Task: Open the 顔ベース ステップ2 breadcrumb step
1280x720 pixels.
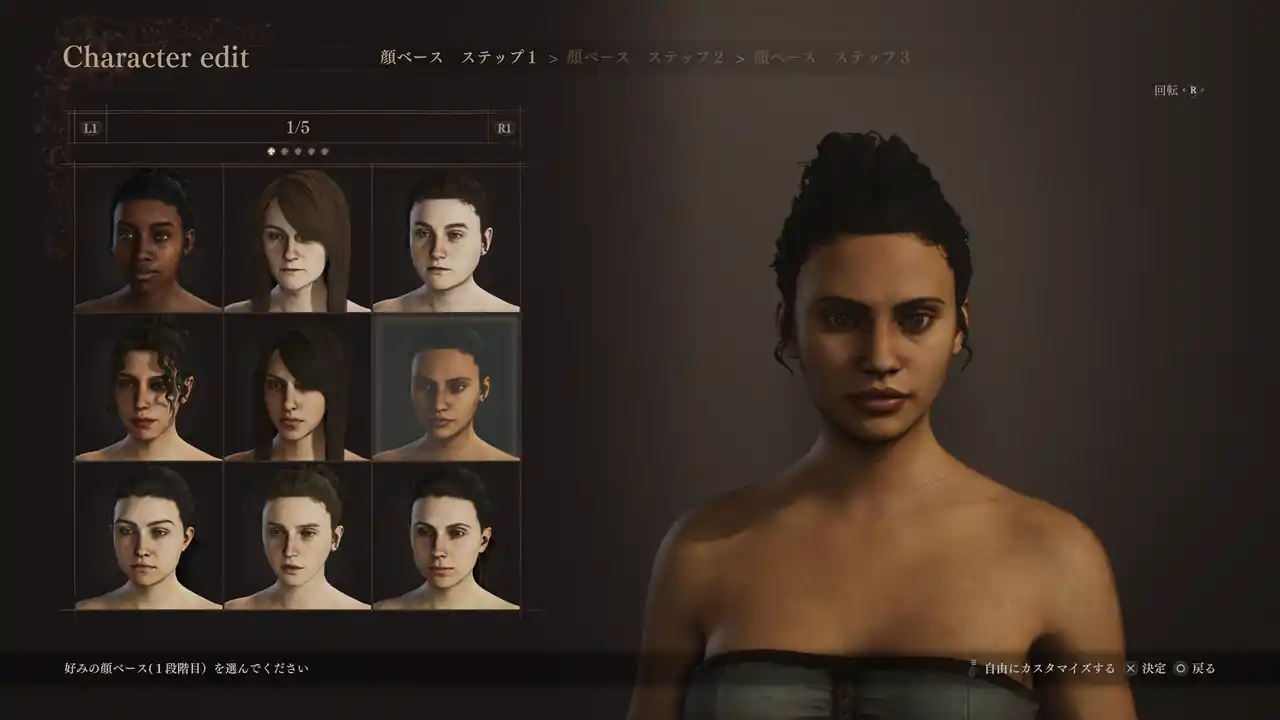Action: [644, 58]
